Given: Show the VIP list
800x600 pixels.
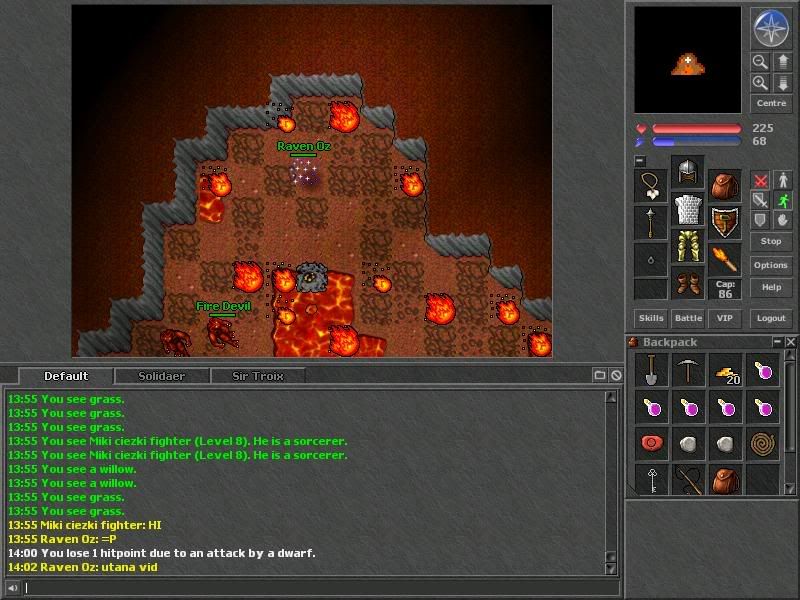Looking at the screenshot, I should pyautogui.click(x=725, y=318).
